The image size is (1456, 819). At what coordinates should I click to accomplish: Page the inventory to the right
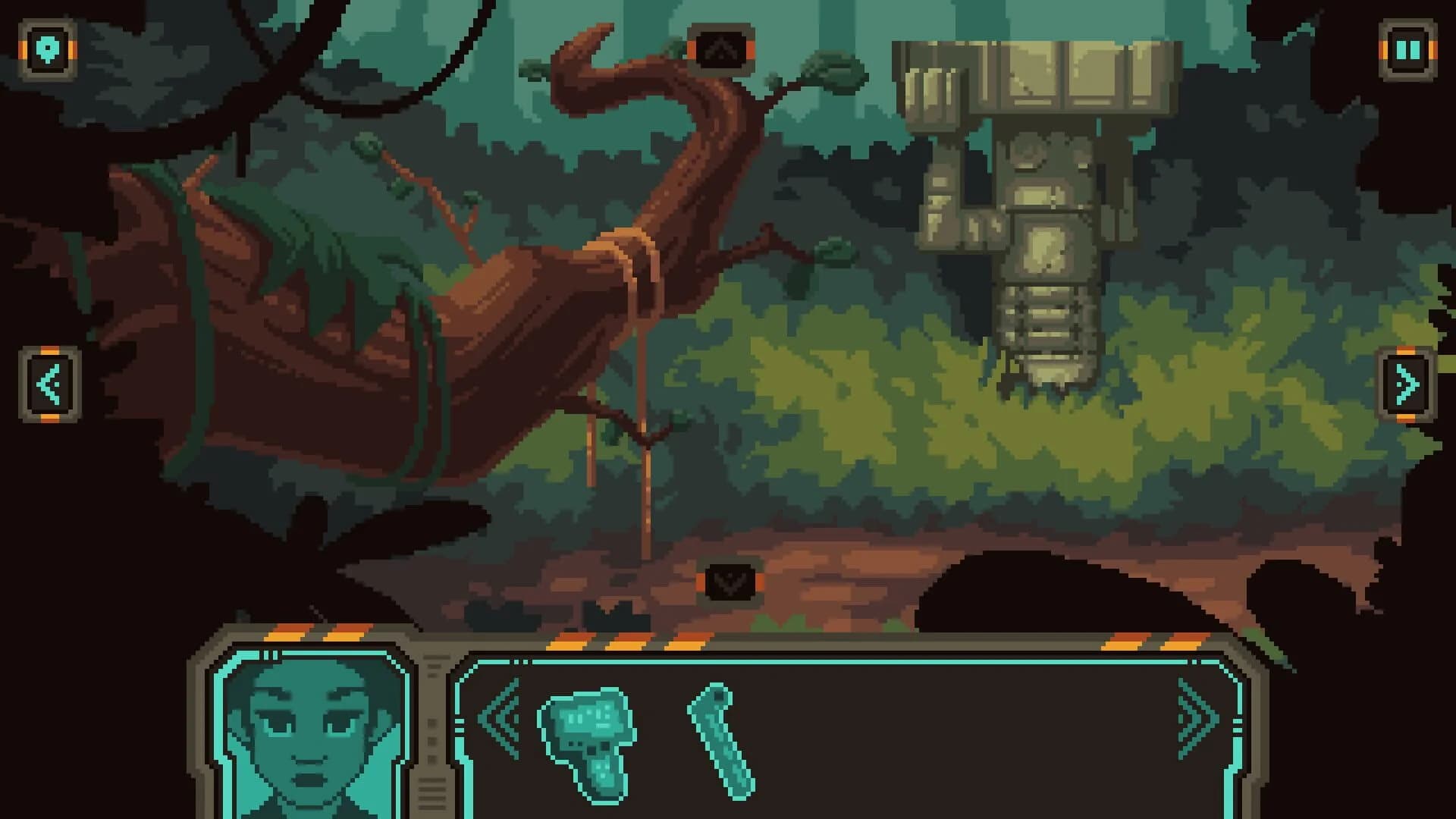click(x=1197, y=718)
